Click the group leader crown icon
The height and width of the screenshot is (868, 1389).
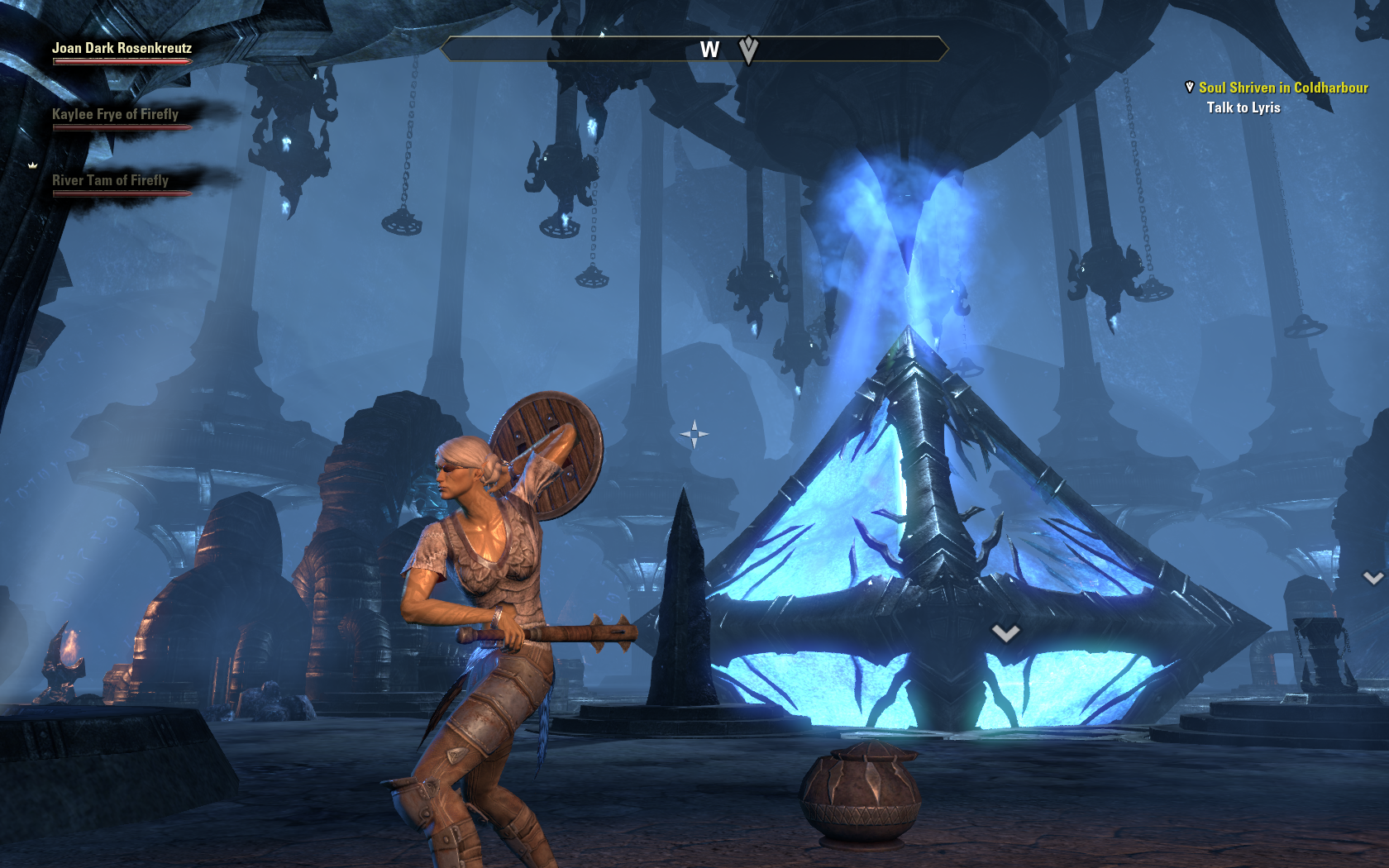(33, 165)
